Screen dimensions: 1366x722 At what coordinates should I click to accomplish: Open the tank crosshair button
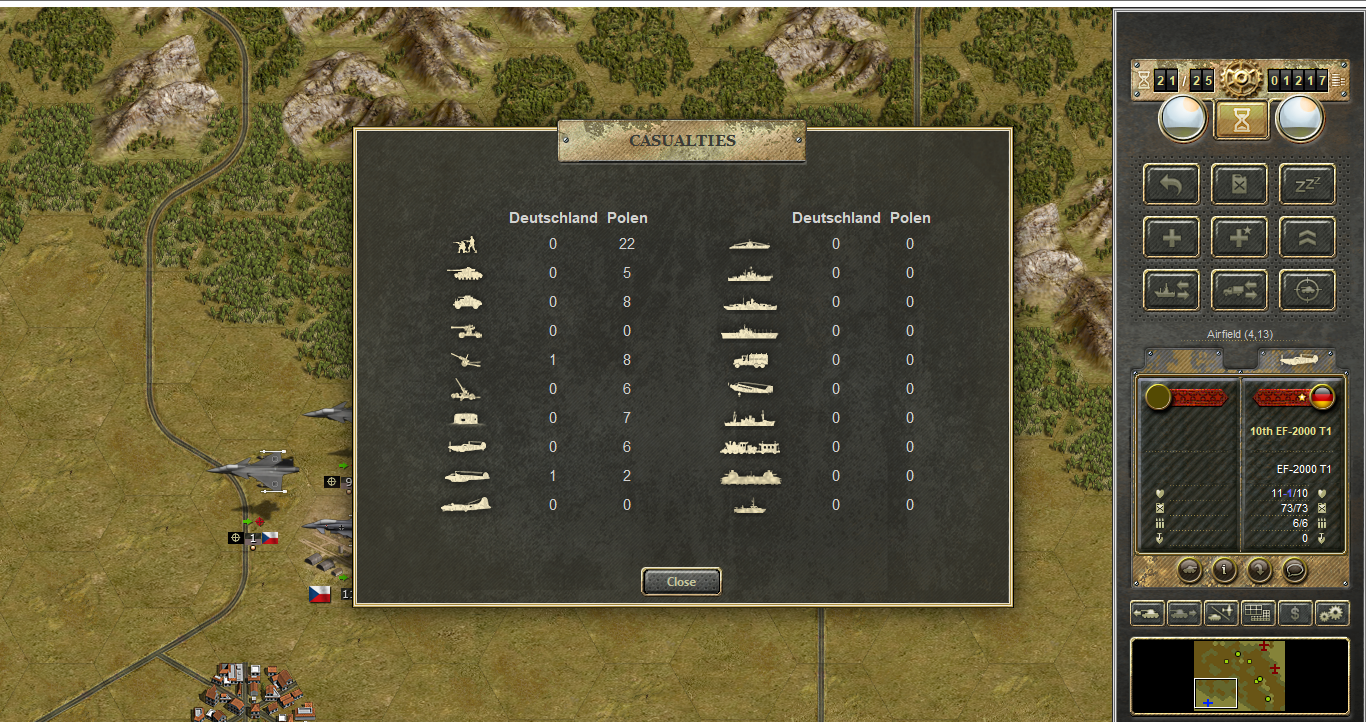click(x=1307, y=290)
